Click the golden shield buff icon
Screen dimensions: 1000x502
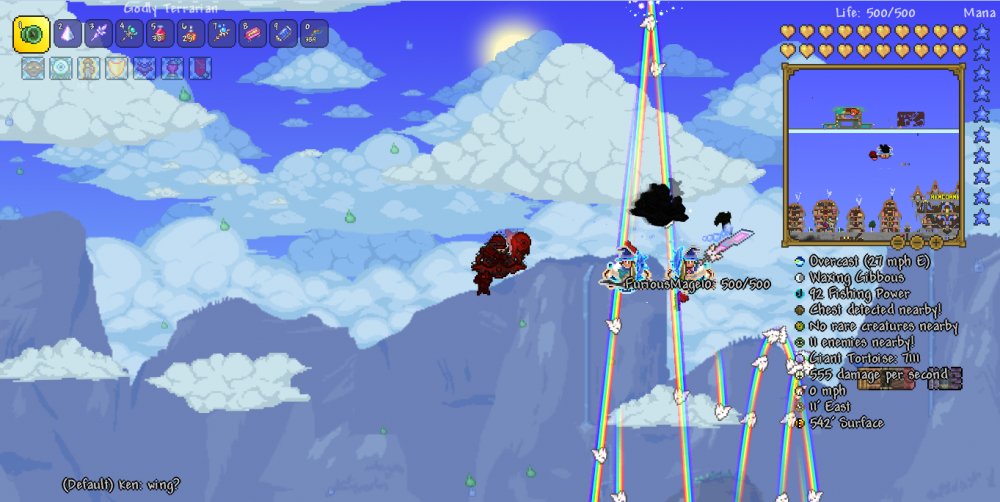coord(116,69)
